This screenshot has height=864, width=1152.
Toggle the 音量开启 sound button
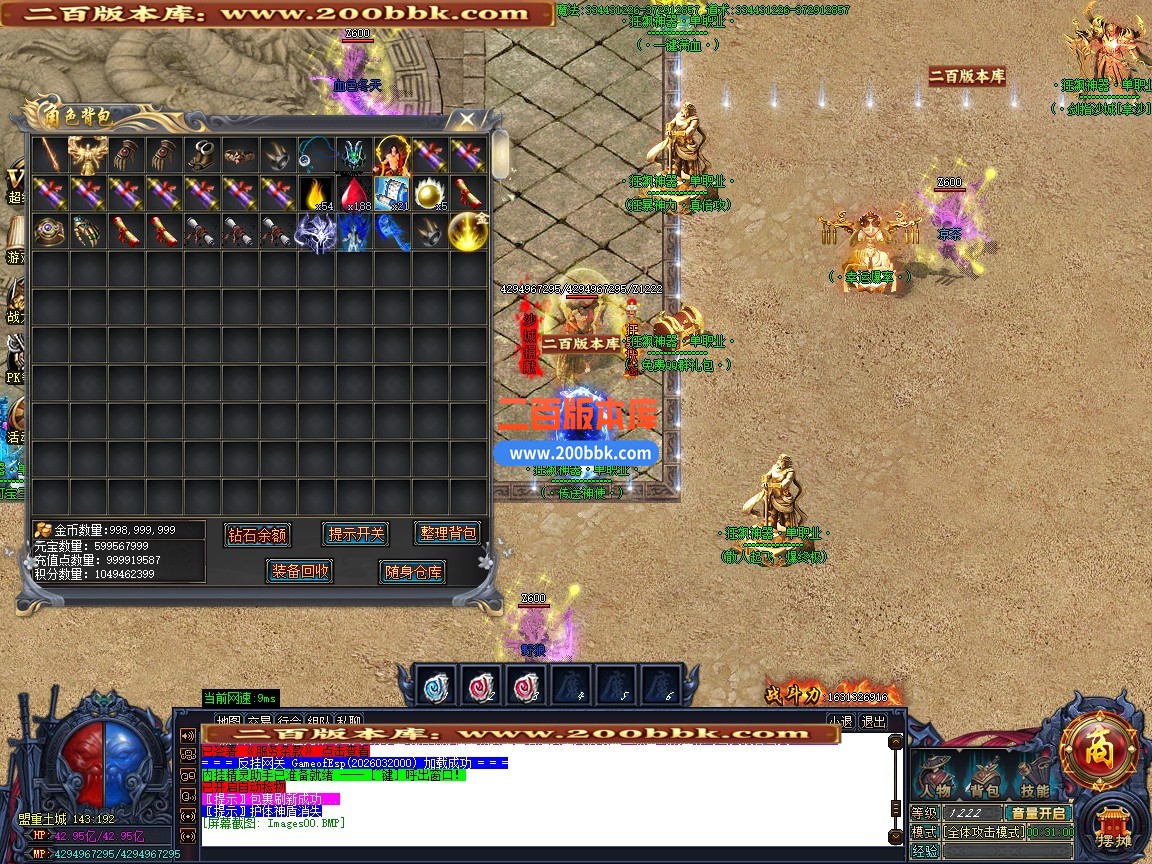point(1038,813)
